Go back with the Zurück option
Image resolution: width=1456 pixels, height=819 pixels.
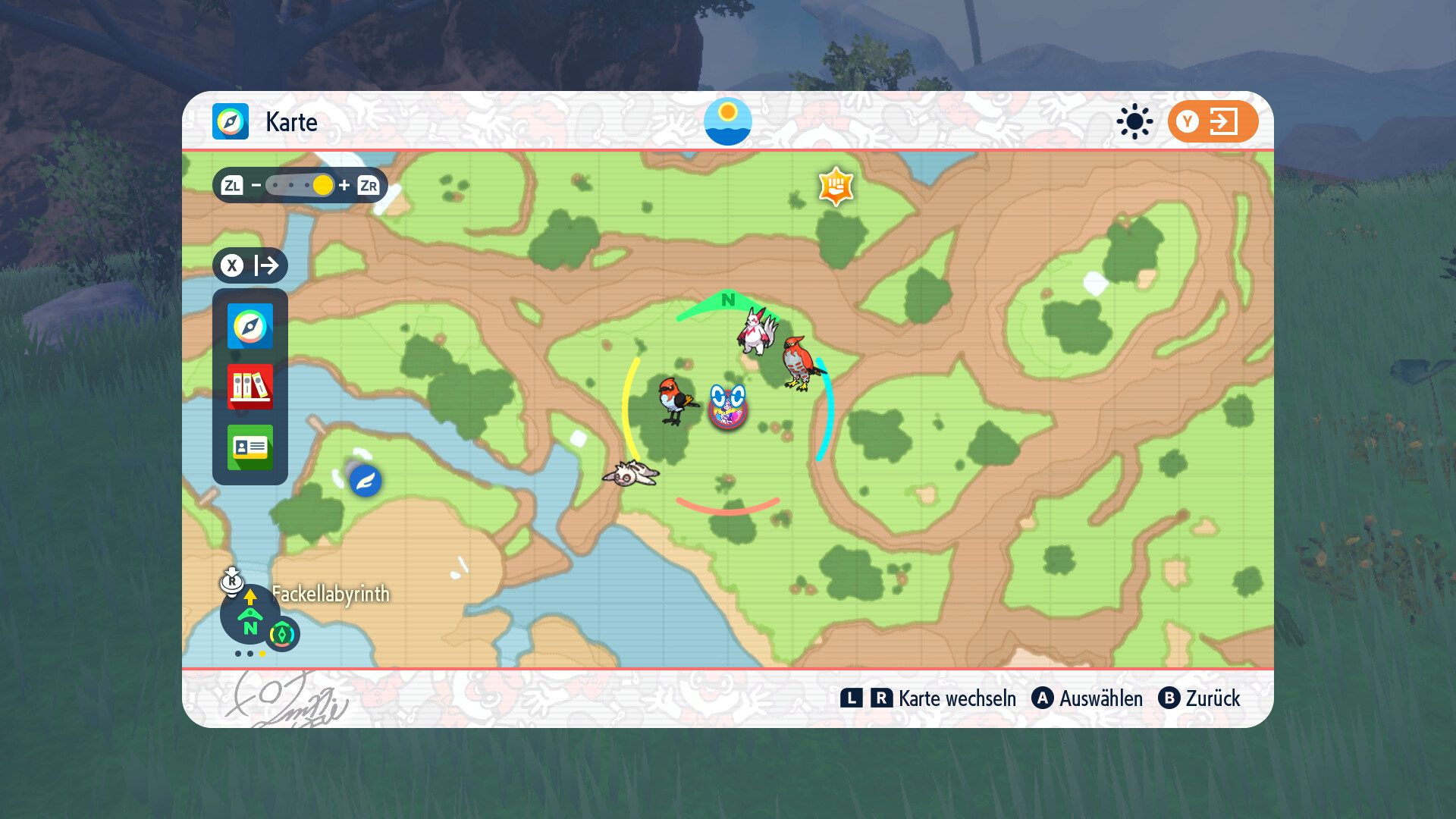(x=1200, y=698)
